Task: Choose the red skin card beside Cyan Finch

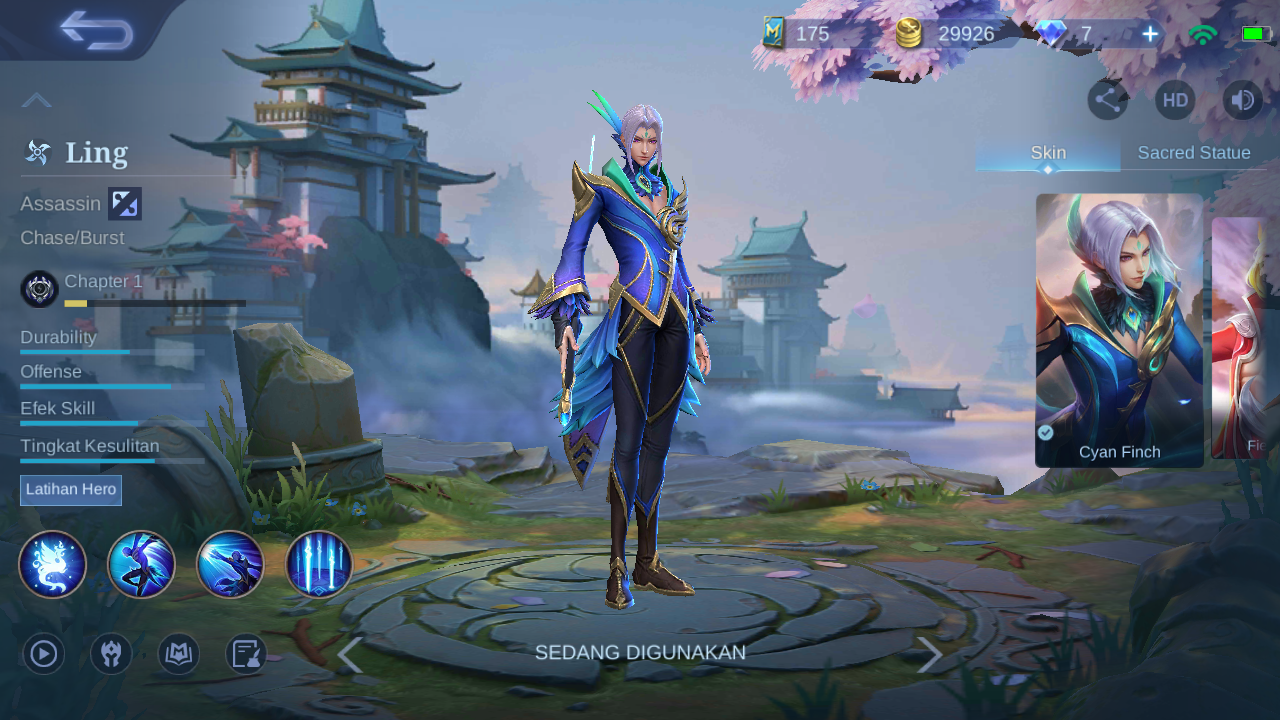Action: [1246, 337]
